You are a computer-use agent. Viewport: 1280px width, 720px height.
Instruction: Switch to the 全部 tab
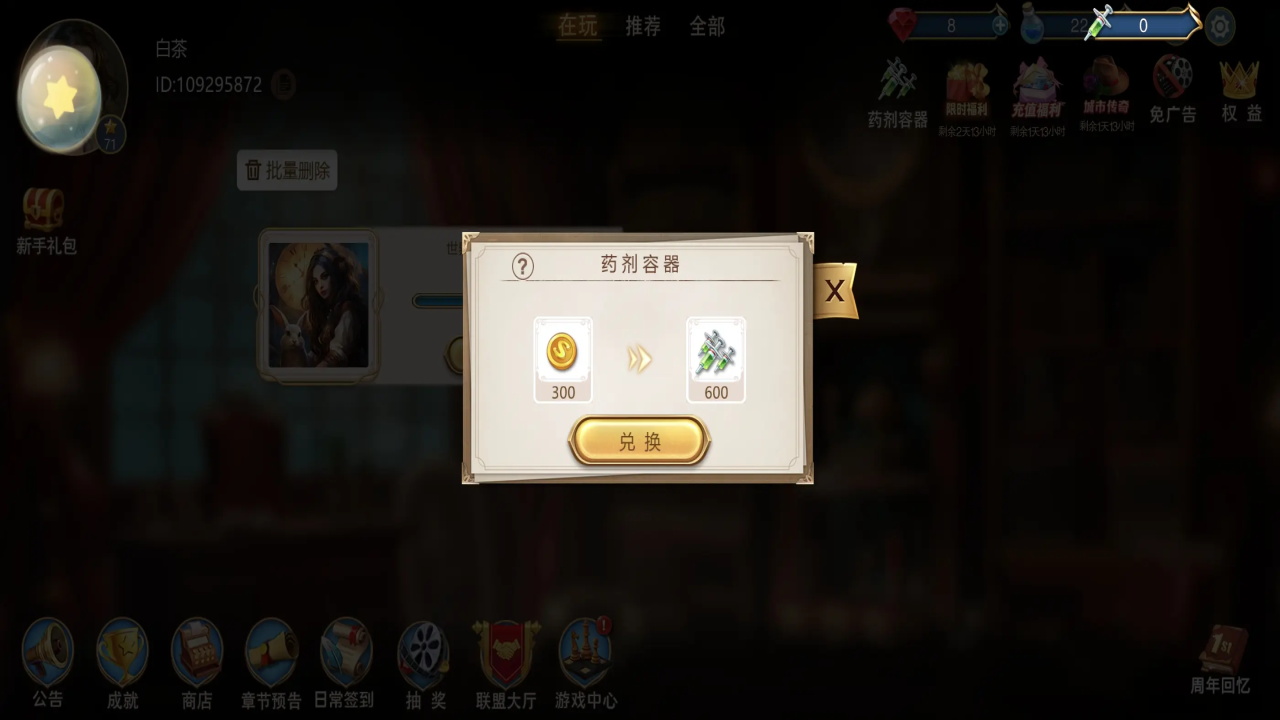coord(707,27)
